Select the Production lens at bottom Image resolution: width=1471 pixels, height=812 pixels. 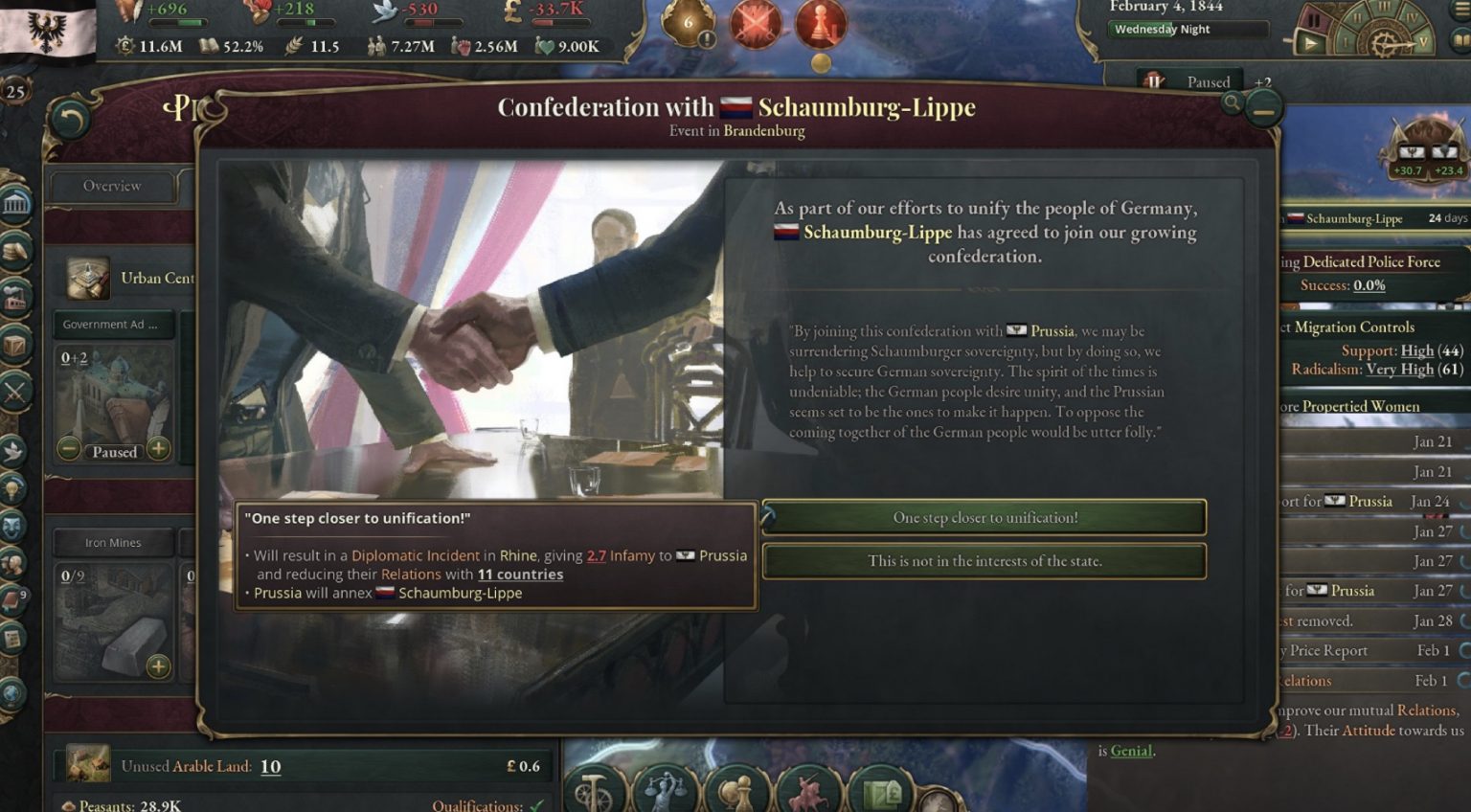592,788
